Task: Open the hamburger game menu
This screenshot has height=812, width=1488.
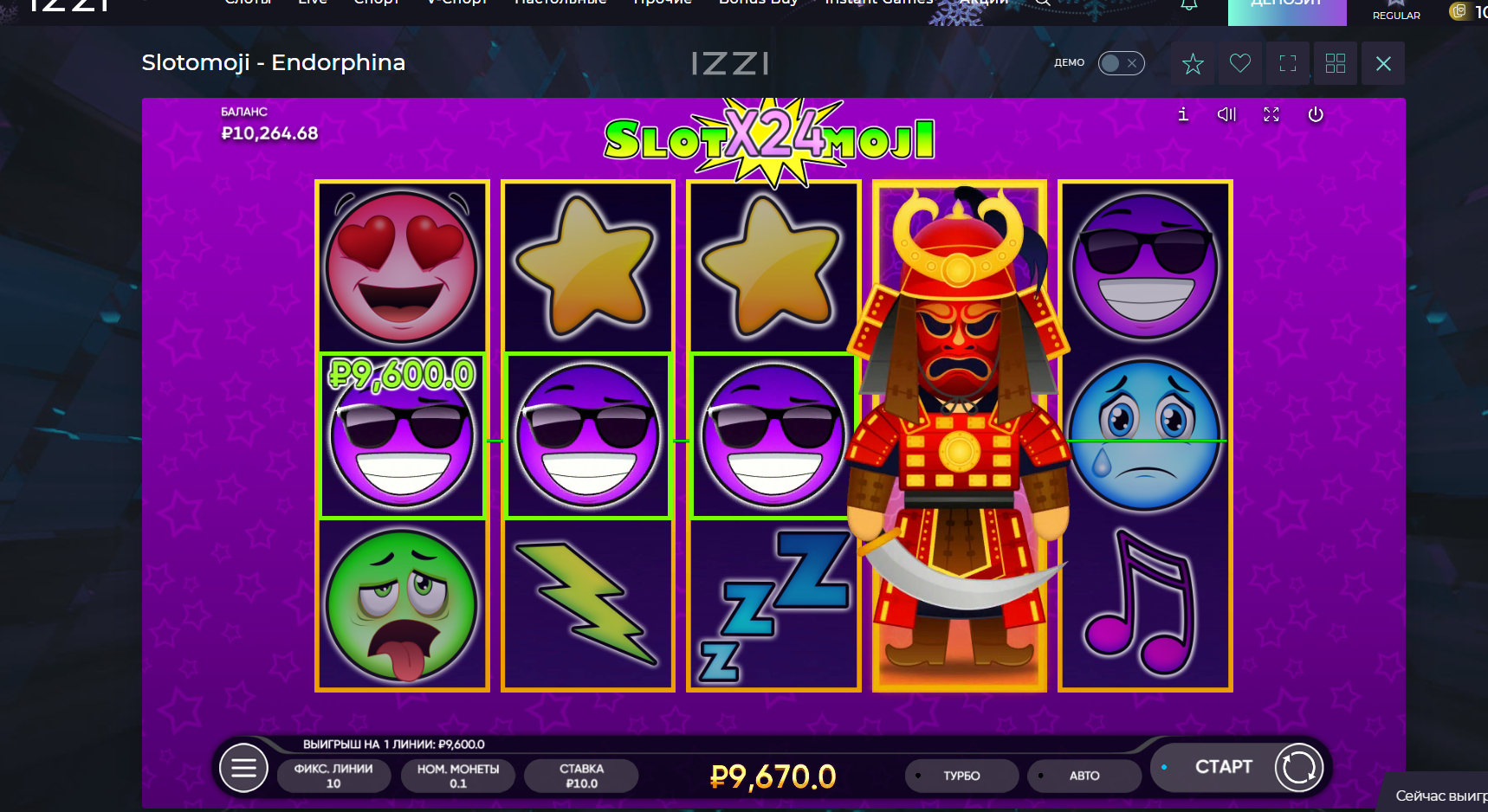Action: click(x=243, y=768)
